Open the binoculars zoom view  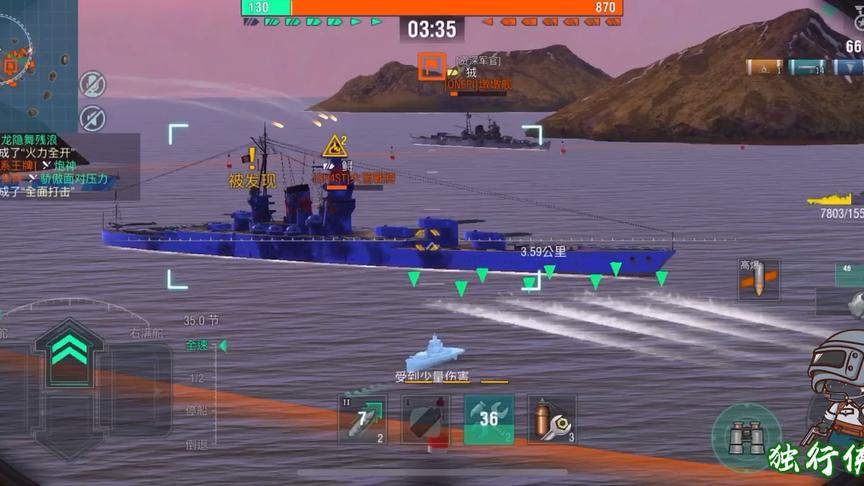(x=747, y=438)
